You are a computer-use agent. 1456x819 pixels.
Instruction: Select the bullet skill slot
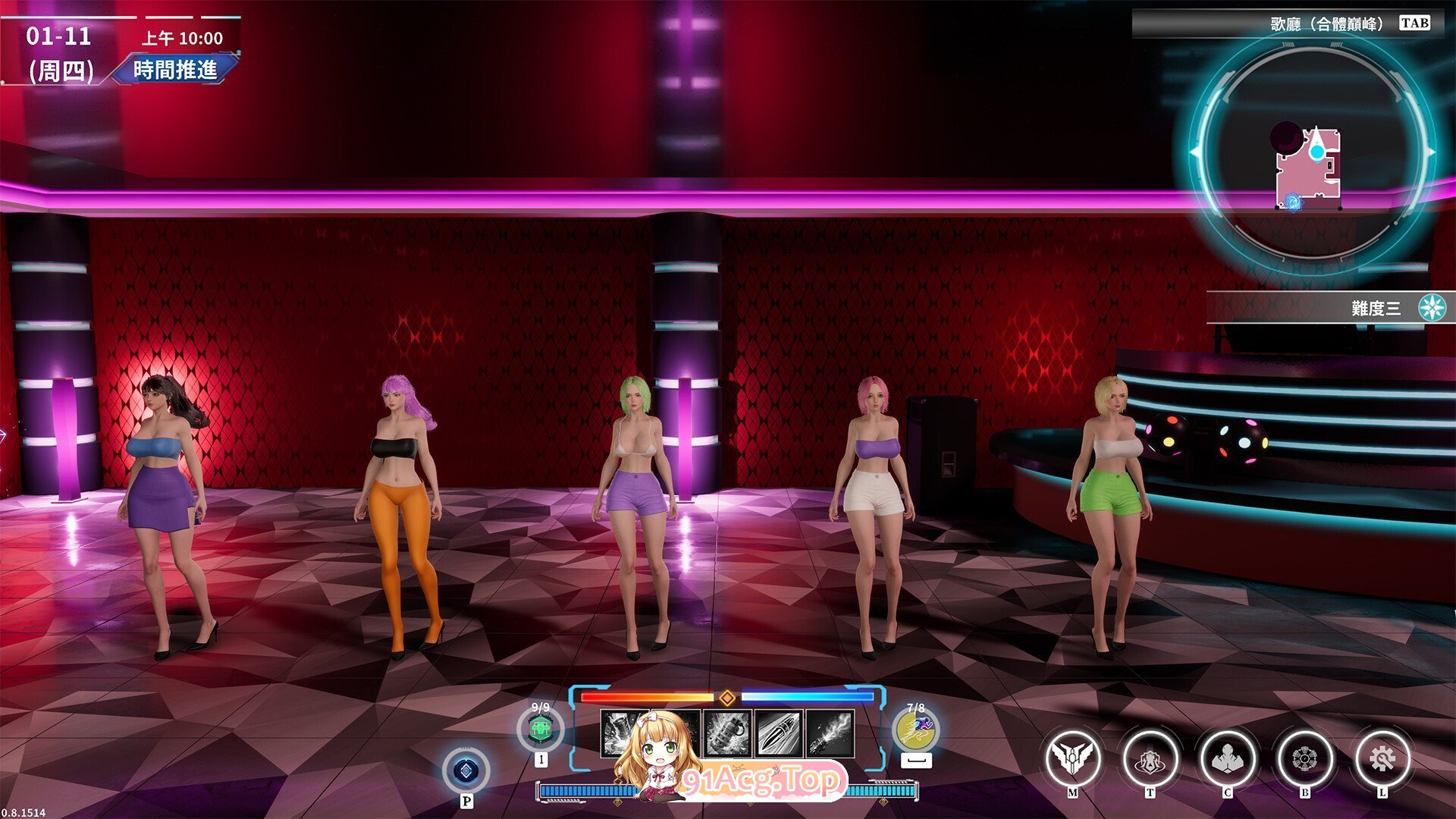click(779, 733)
